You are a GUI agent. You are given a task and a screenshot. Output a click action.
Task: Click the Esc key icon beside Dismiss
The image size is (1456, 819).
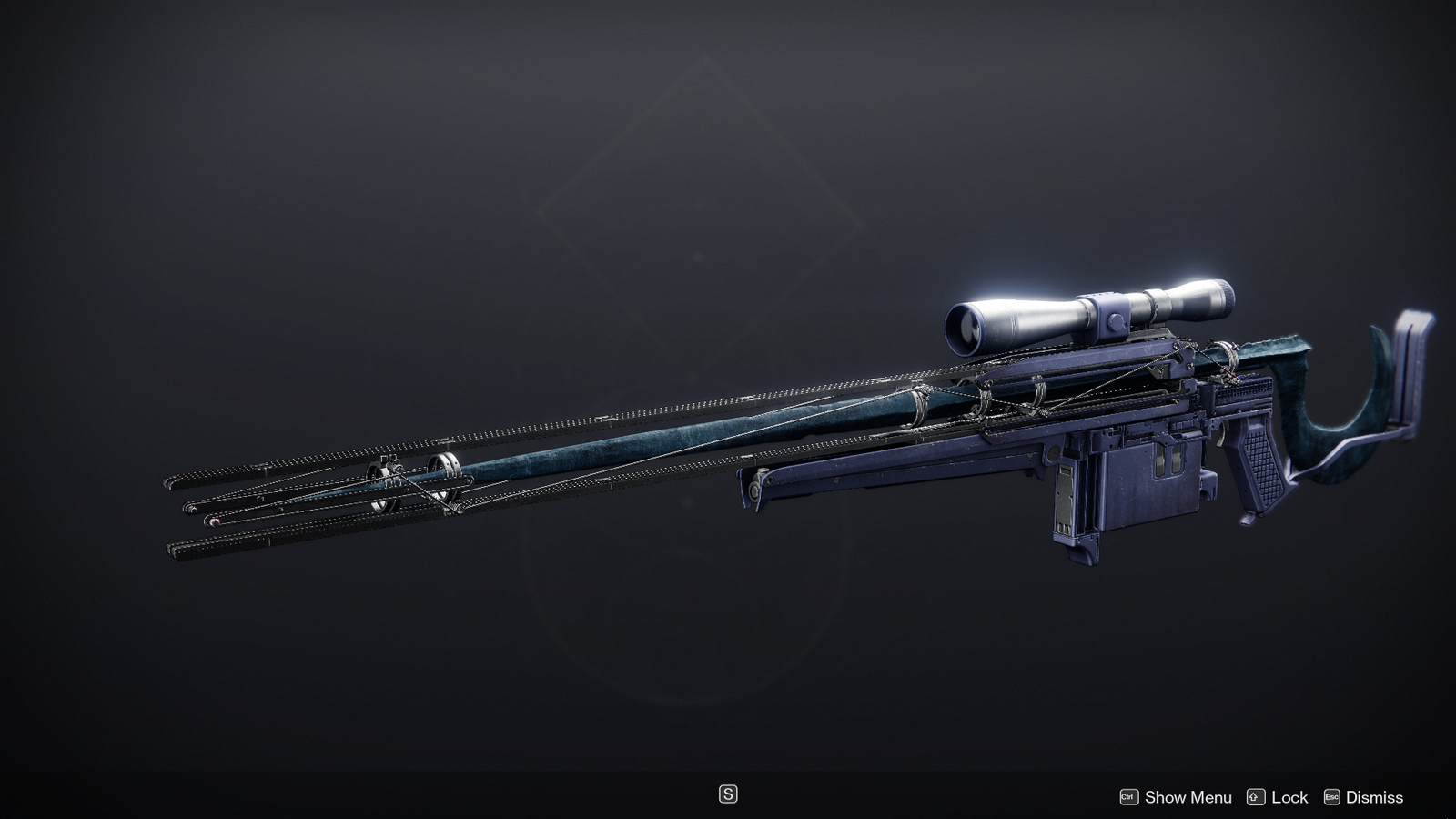pos(1331,797)
